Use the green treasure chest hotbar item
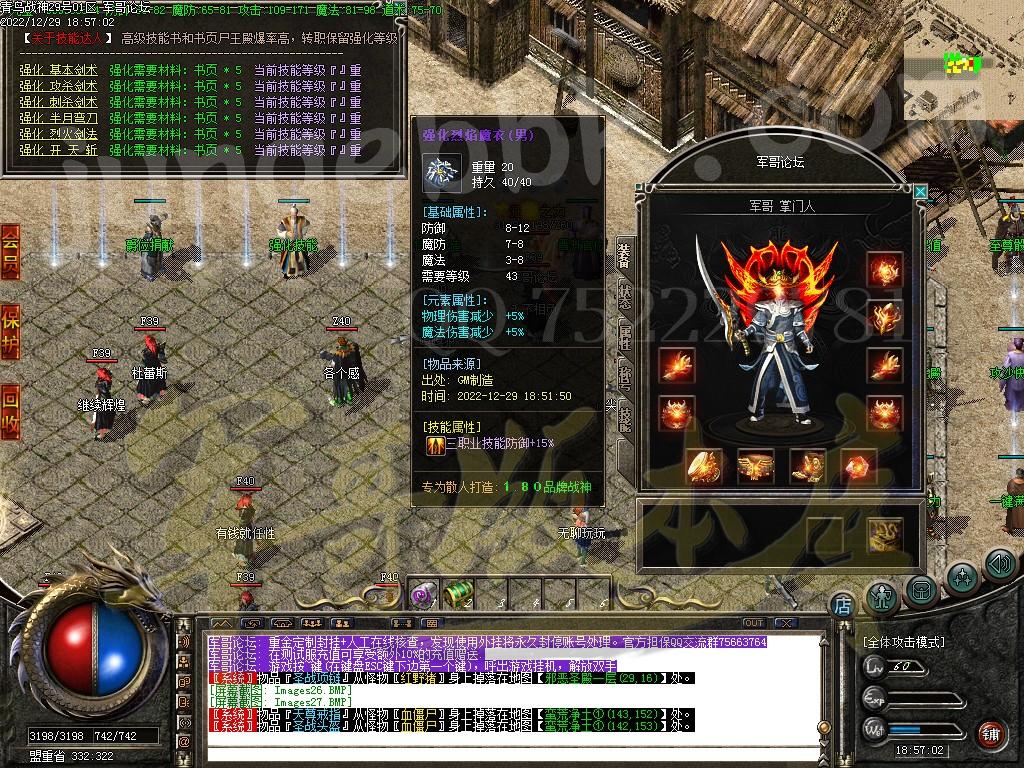 coord(458,595)
